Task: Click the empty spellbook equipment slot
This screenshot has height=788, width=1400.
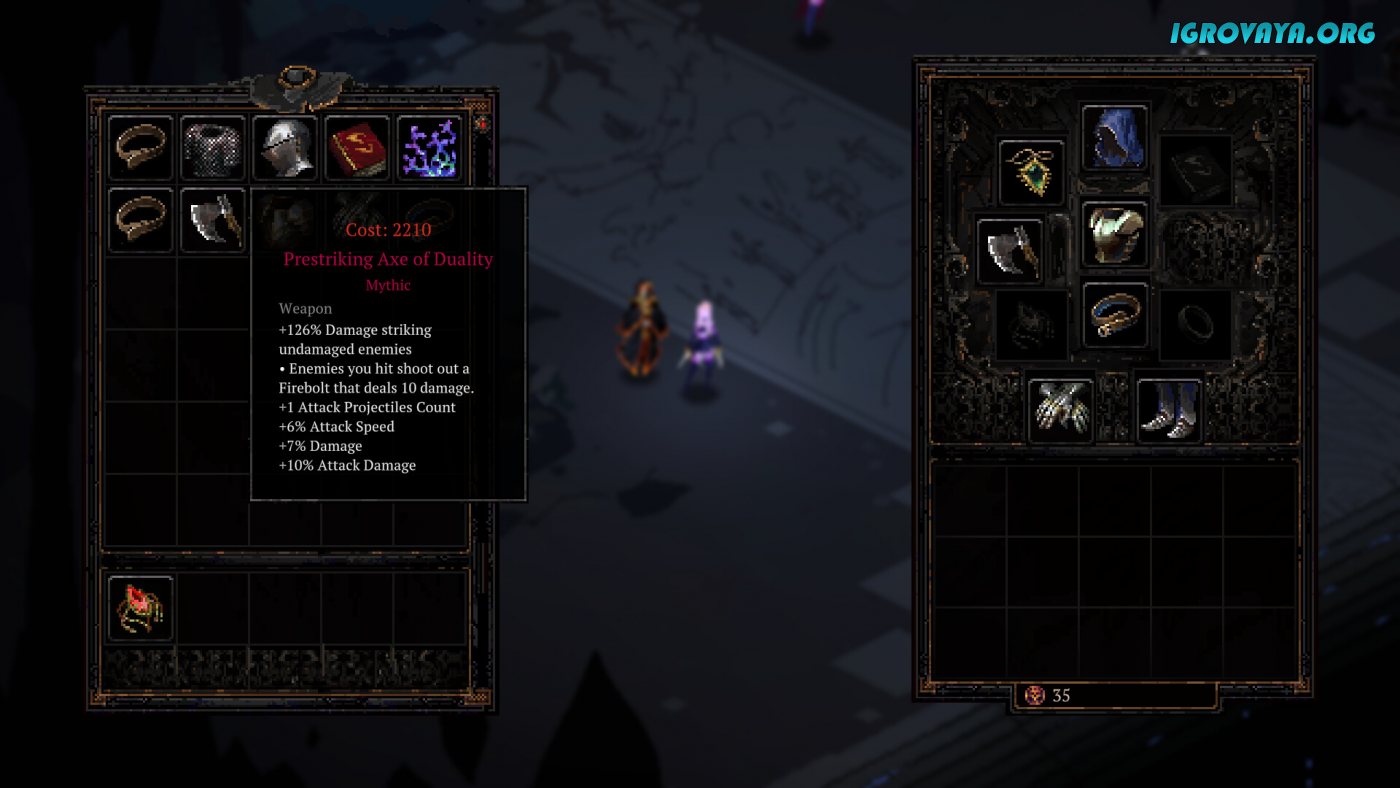Action: pos(1196,171)
